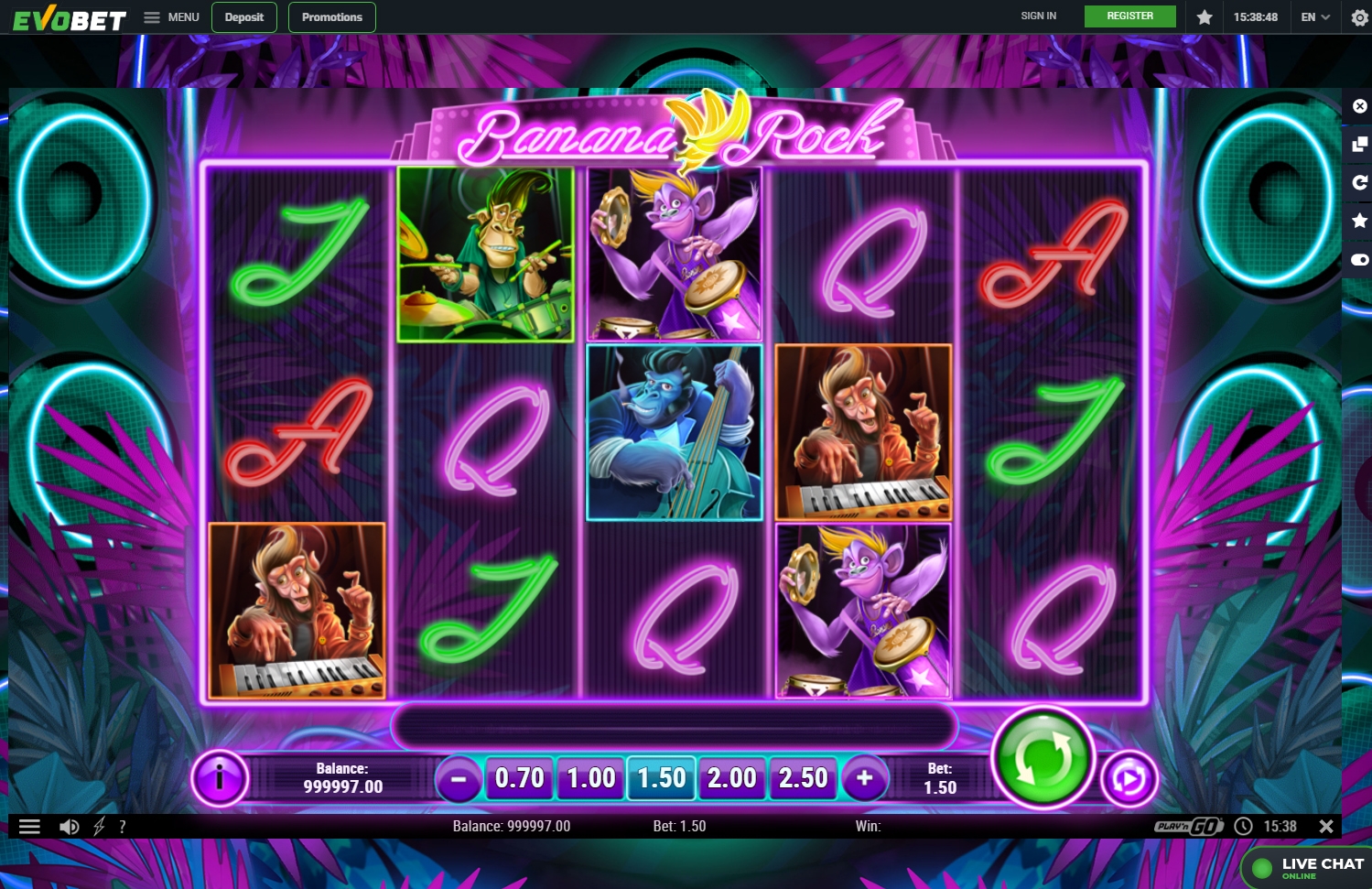Go to the Promotions page
1372x889 pixels.
click(x=331, y=16)
